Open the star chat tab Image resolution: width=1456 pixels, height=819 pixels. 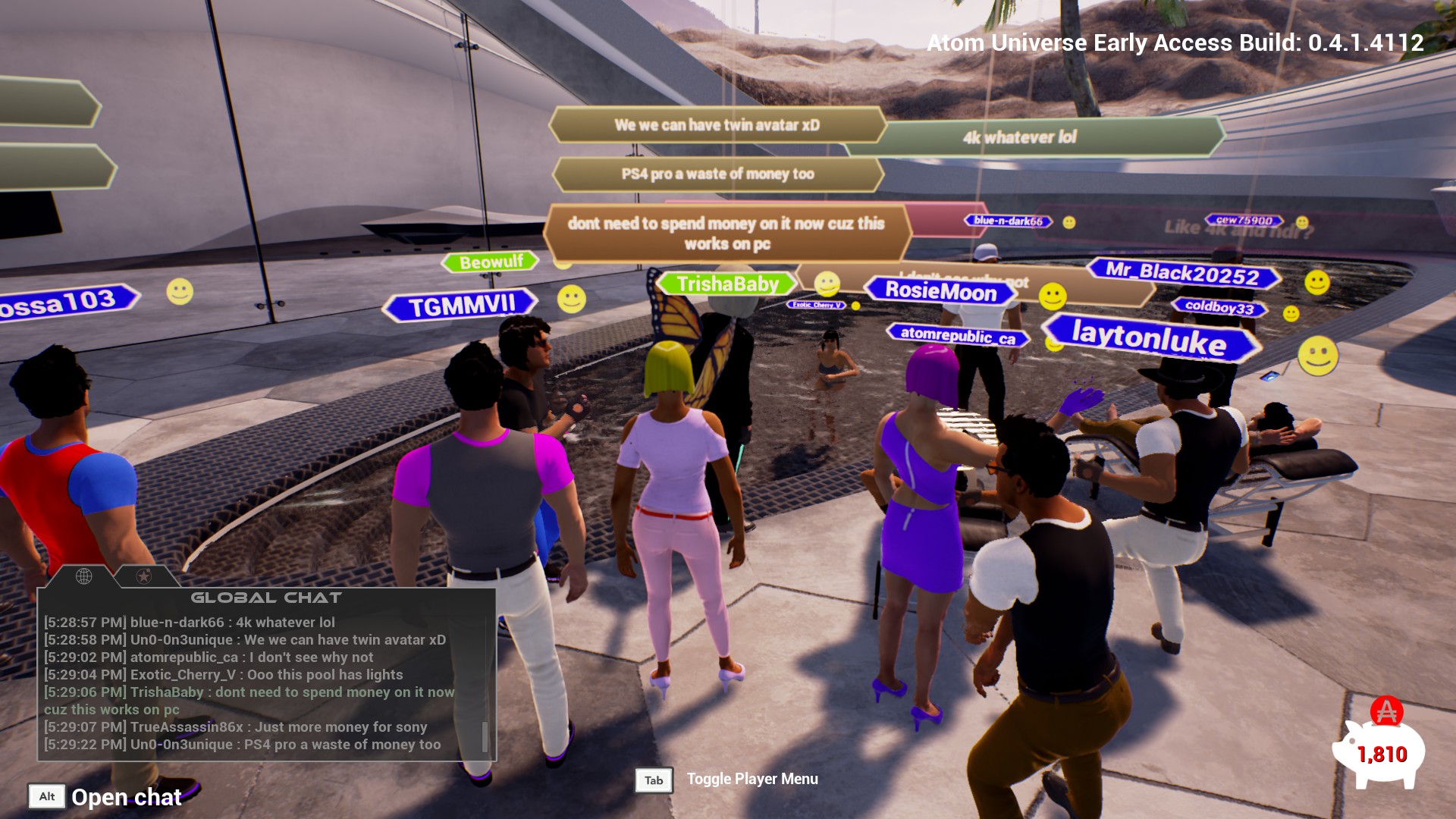click(143, 576)
